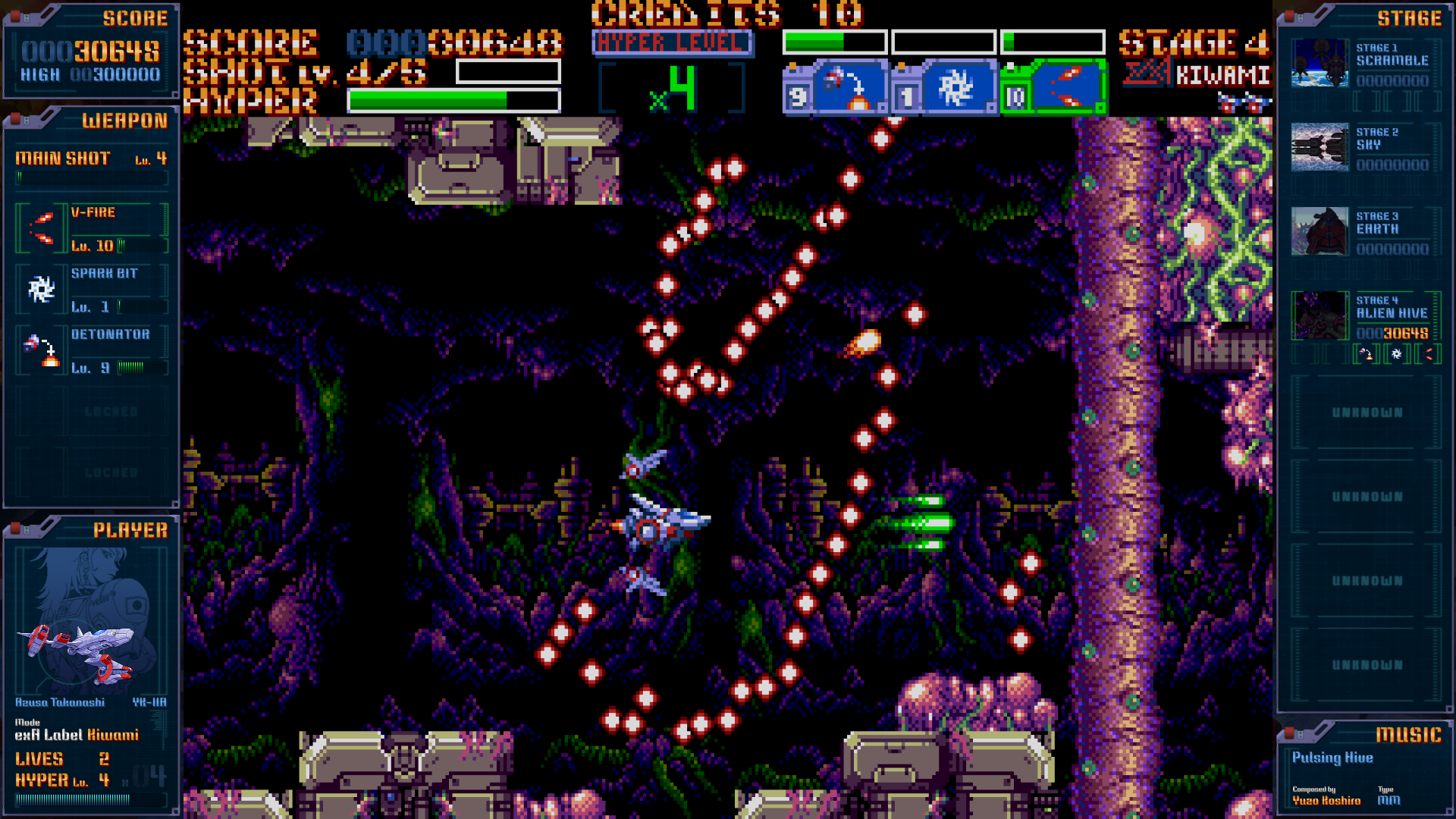This screenshot has width=1456, height=819.
Task: Pick Spark Bit in the weapon panel
Action: [x=91, y=290]
